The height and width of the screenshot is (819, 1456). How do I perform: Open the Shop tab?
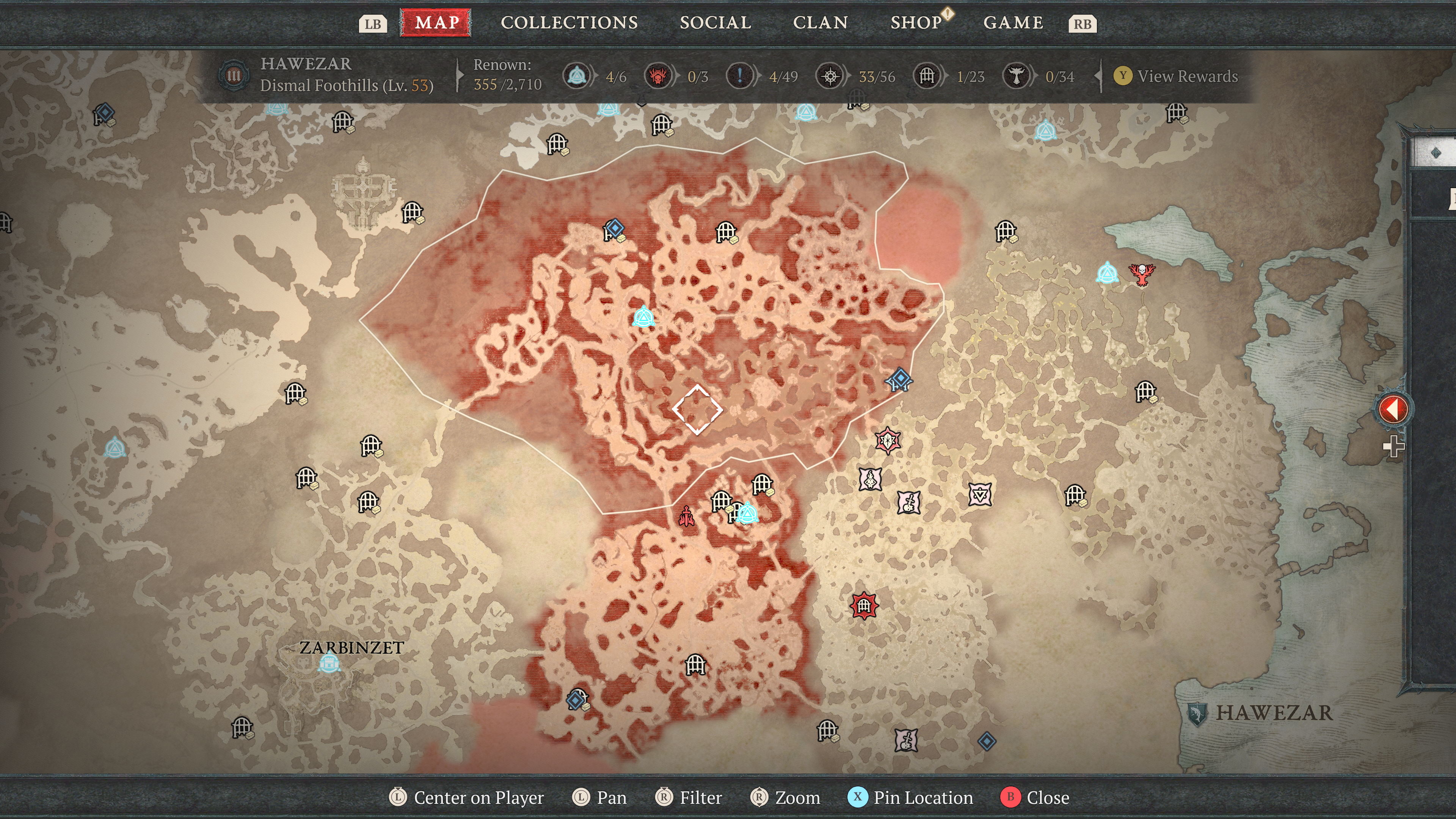point(916,23)
